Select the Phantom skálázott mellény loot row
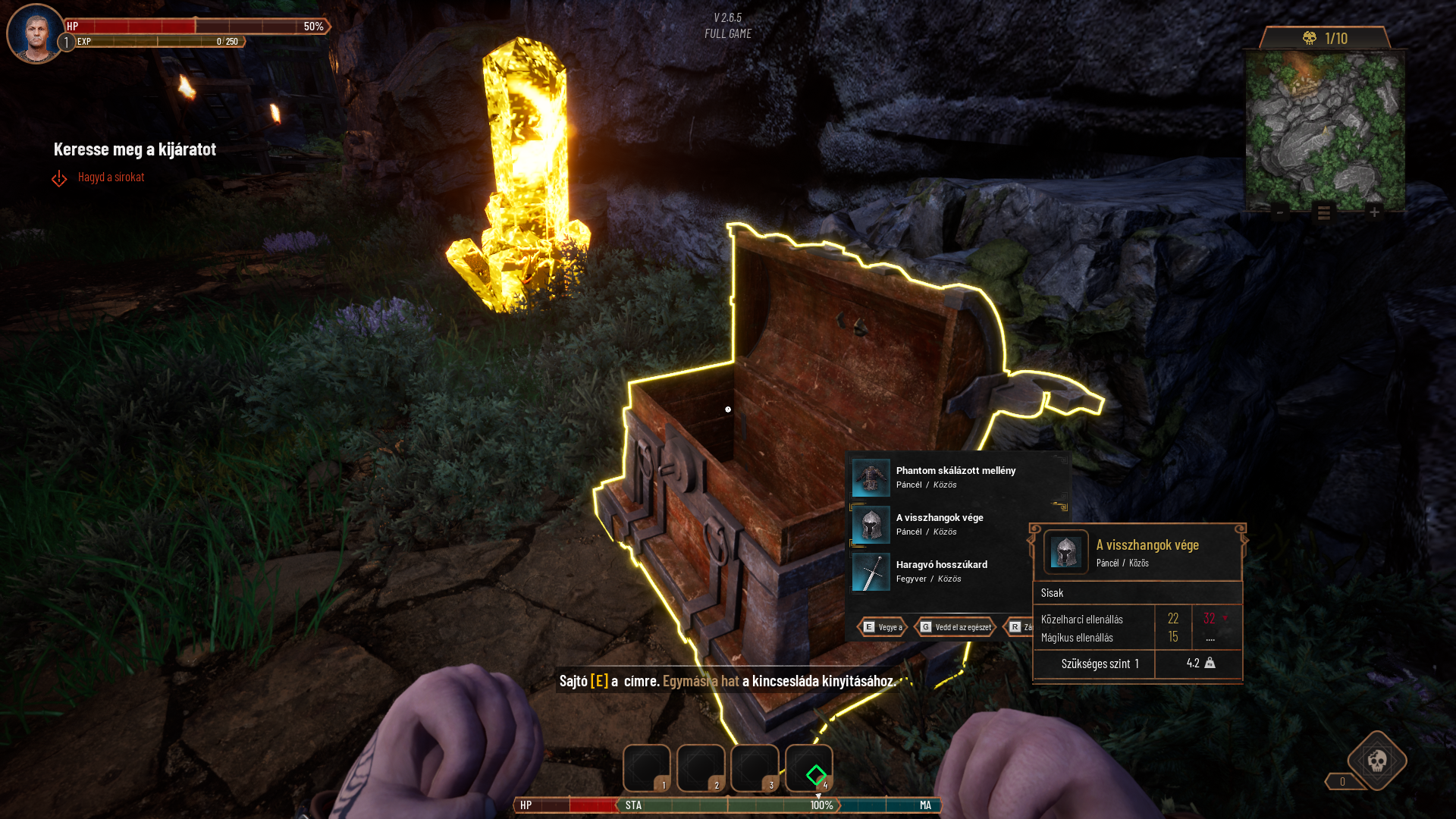Viewport: 1456px width, 819px height. point(955,477)
